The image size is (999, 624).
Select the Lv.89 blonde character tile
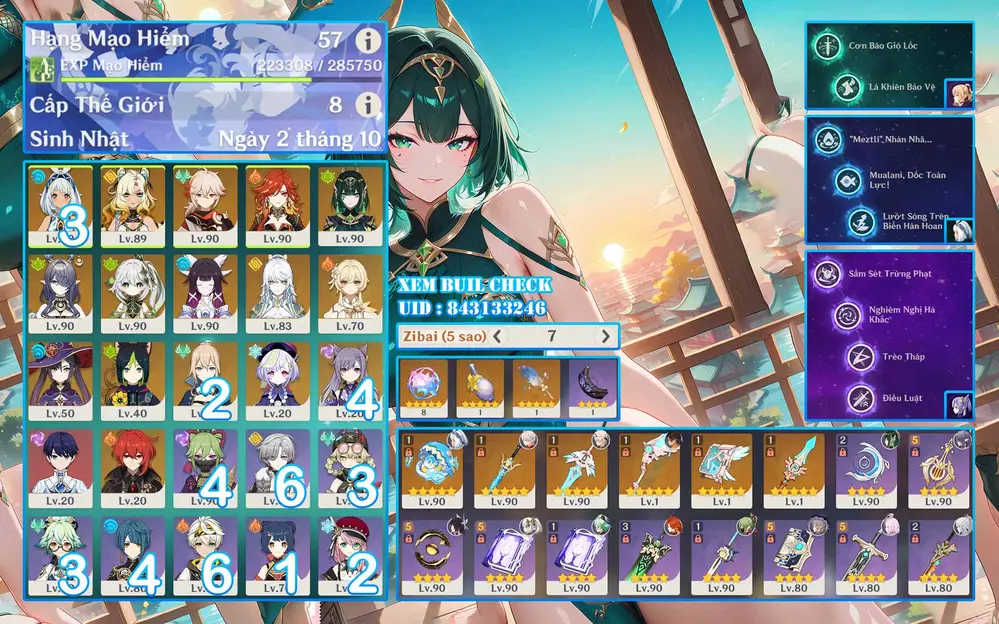click(132, 207)
